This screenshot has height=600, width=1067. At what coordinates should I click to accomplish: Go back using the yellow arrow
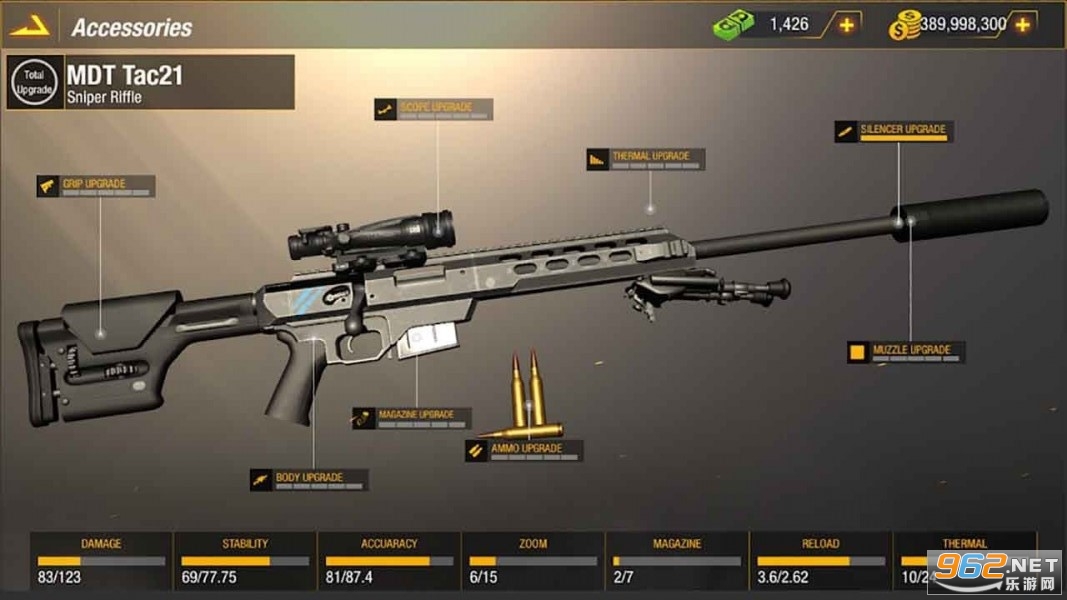[30, 26]
